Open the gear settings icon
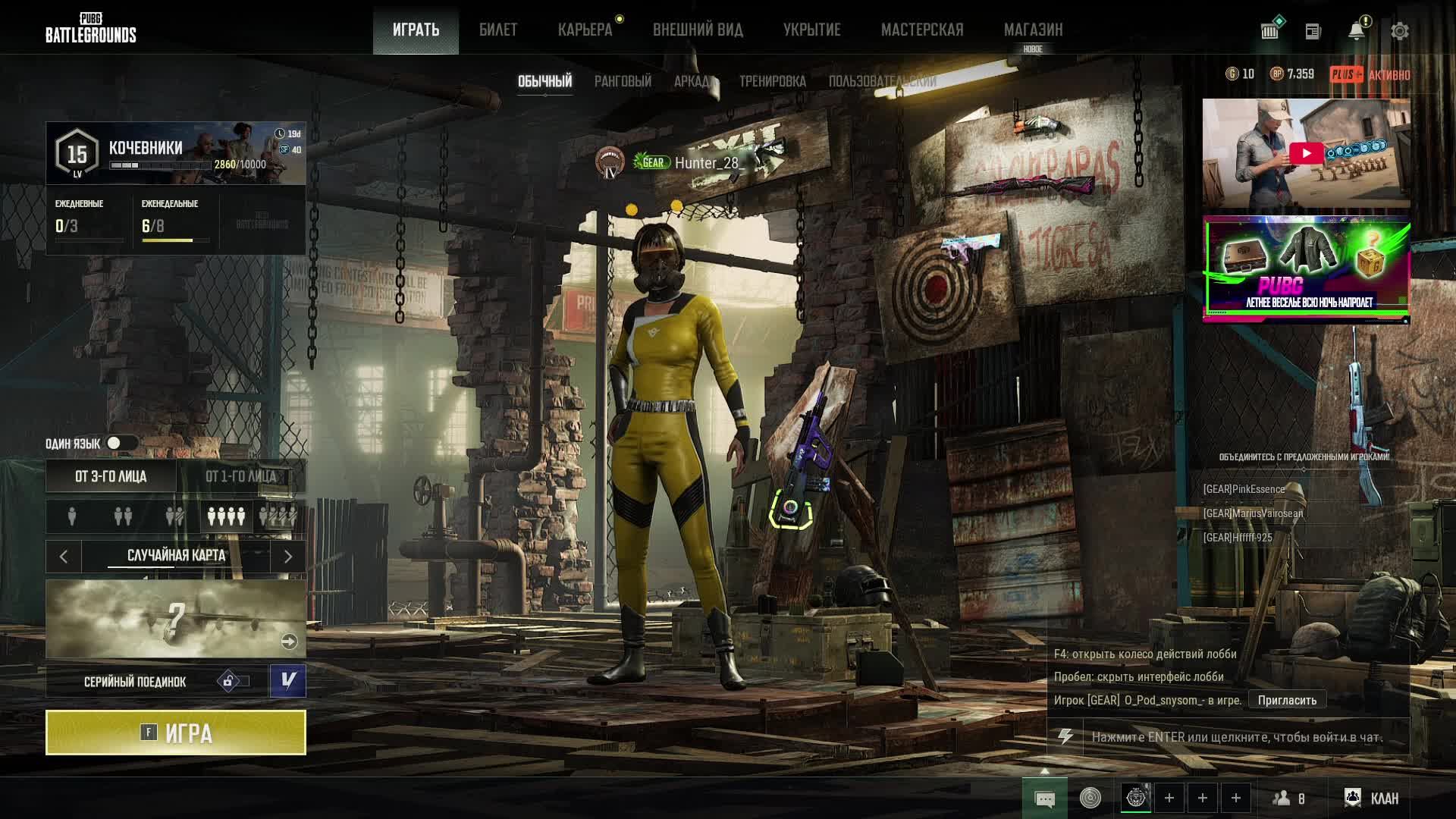Viewport: 1456px width, 819px height. click(x=1399, y=31)
